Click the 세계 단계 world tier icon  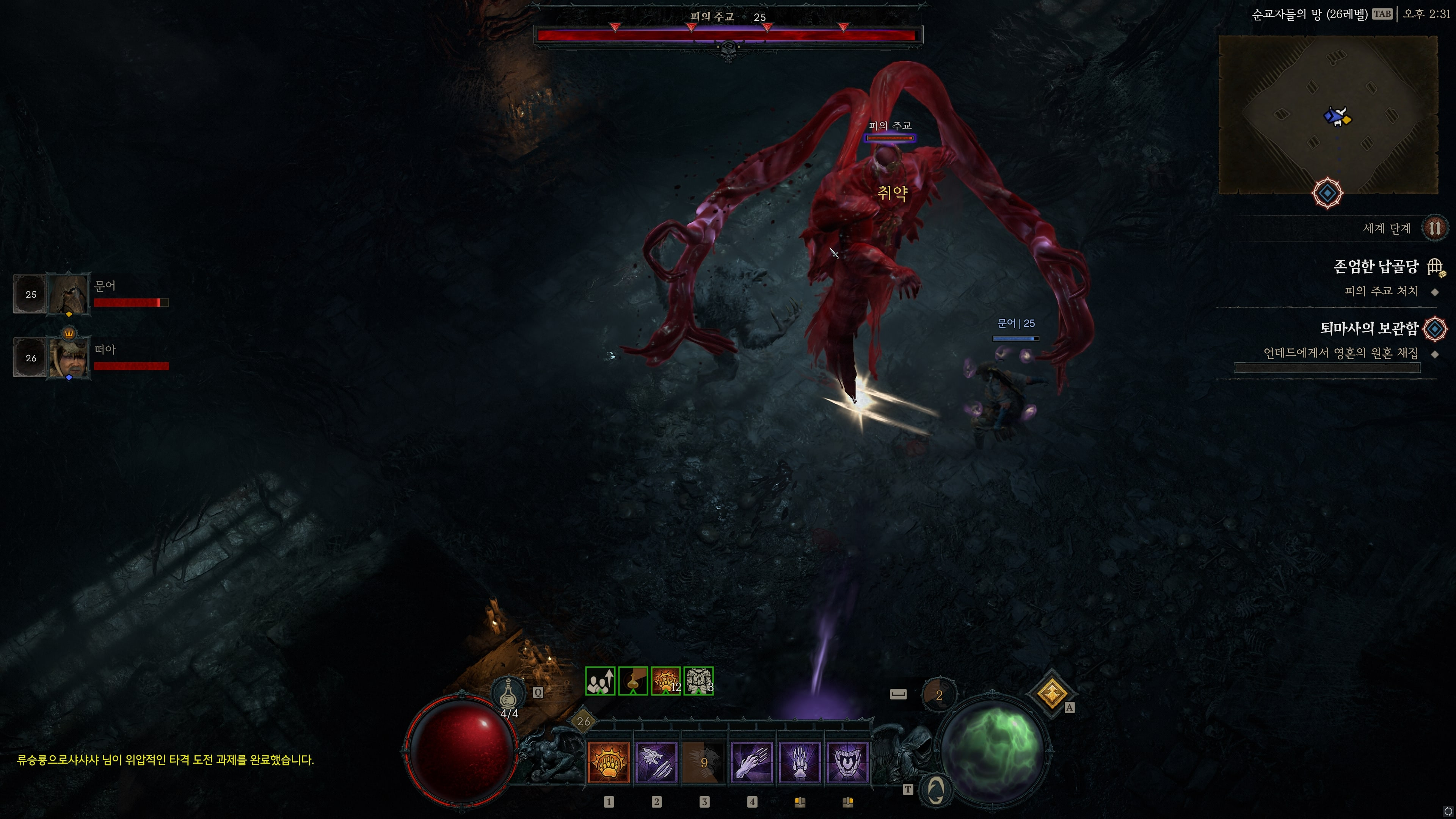[x=1434, y=228]
